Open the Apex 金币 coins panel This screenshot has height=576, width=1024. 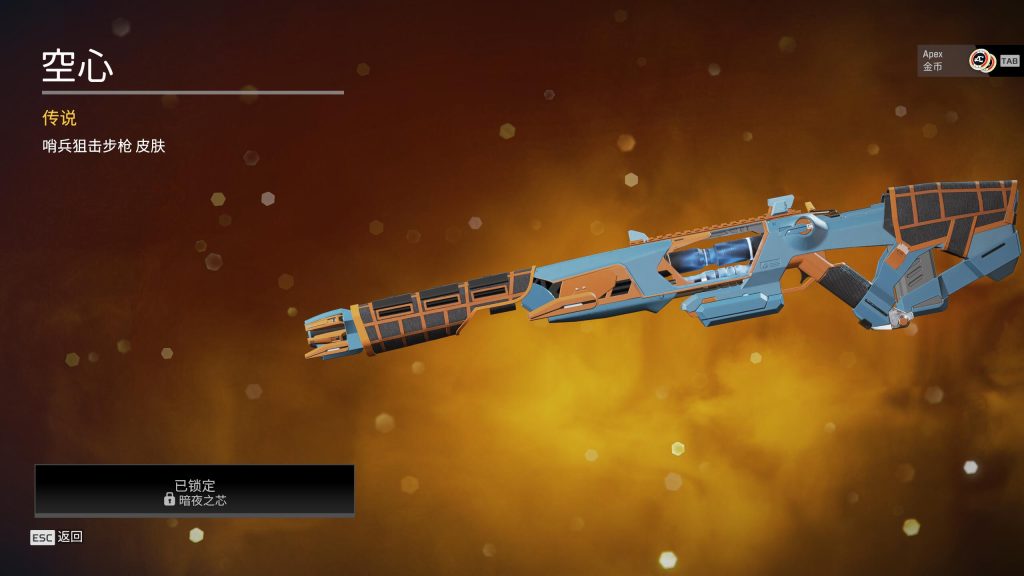click(x=956, y=60)
